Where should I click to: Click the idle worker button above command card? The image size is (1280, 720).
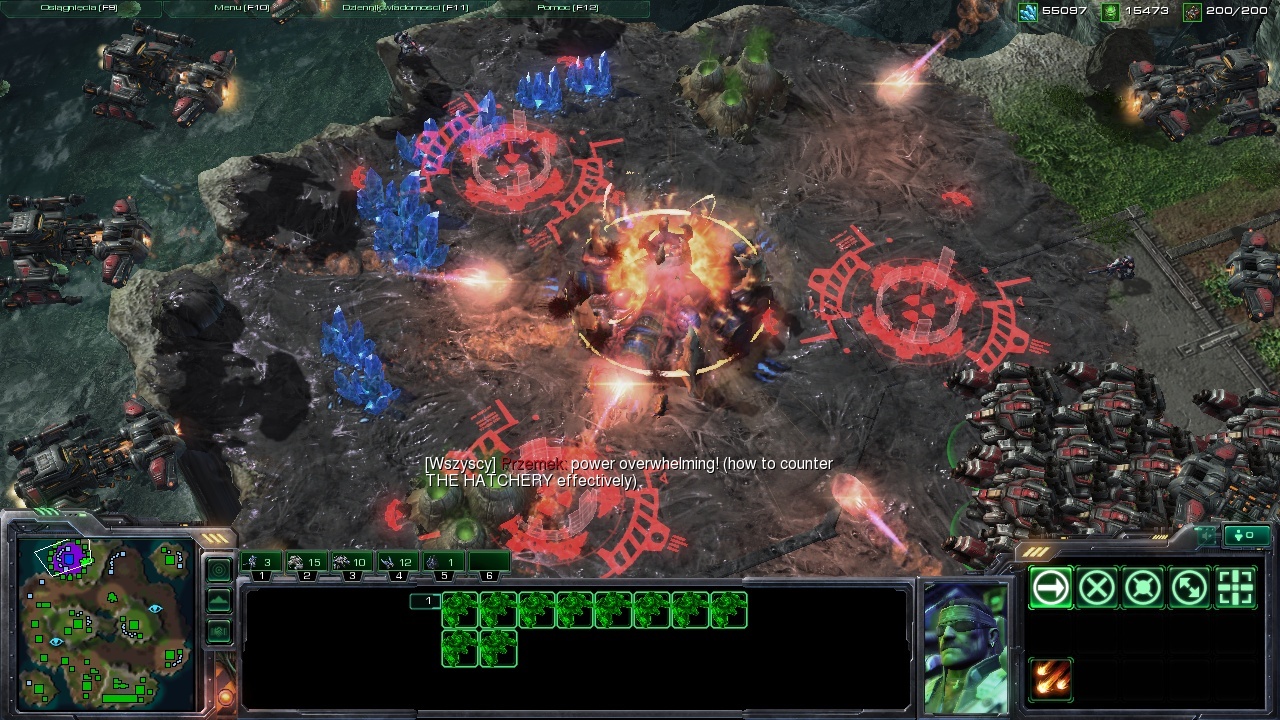click(1244, 536)
